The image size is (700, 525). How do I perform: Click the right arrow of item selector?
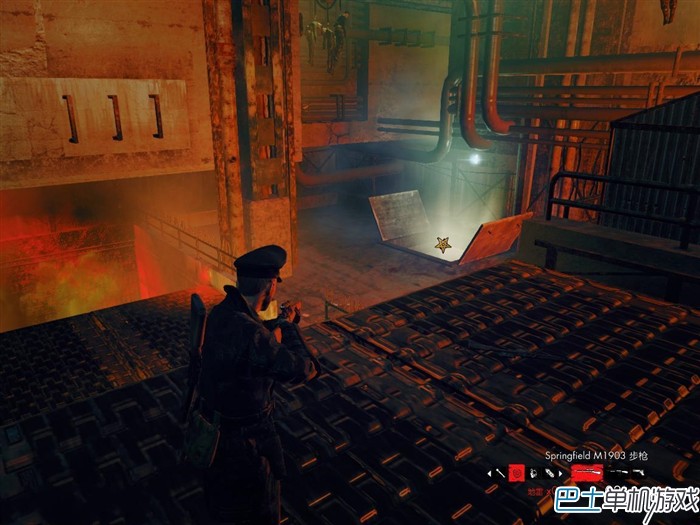coord(561,473)
